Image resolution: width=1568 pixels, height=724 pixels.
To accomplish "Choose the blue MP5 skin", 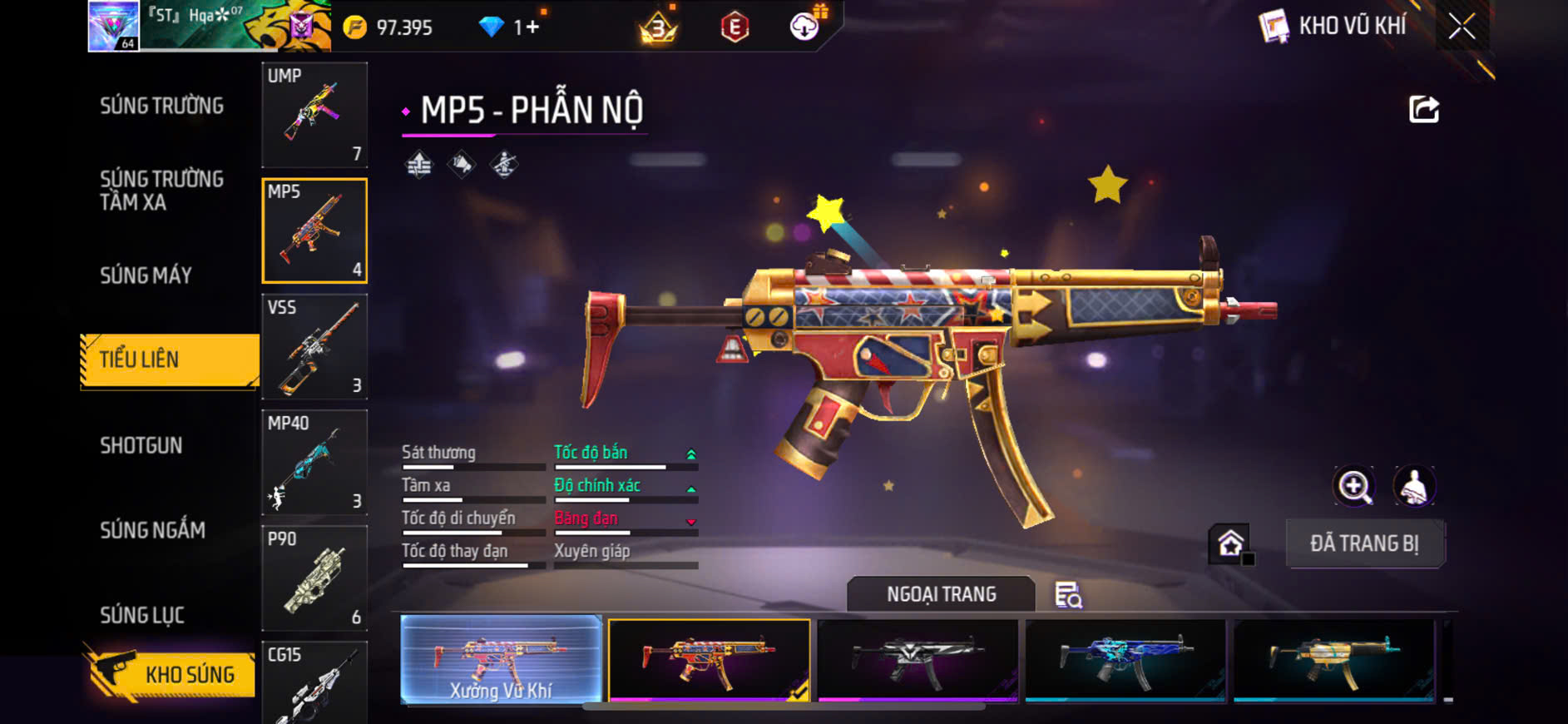I will 1125,660.
